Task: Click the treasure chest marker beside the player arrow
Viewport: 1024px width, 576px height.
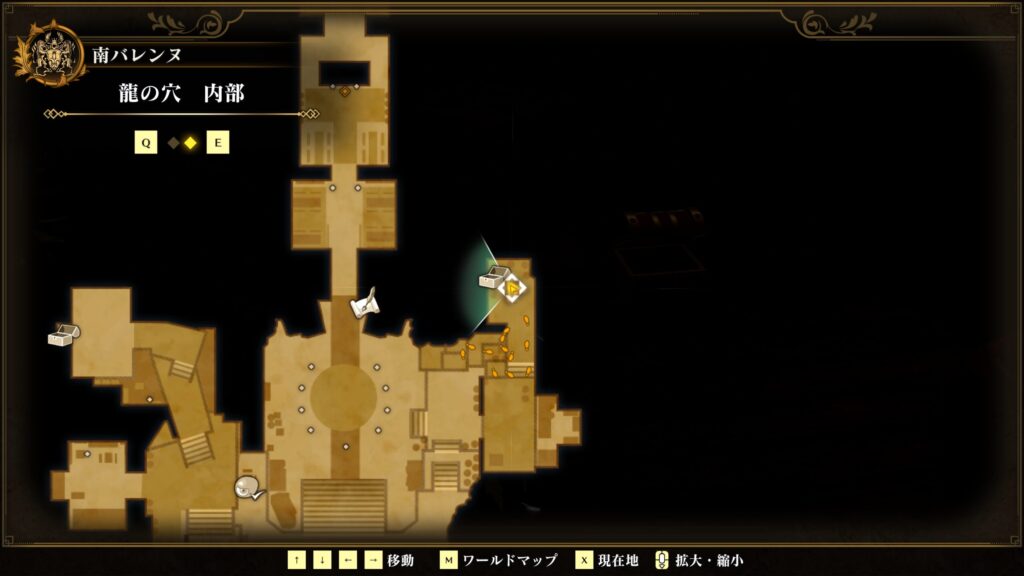Action: 493,278
